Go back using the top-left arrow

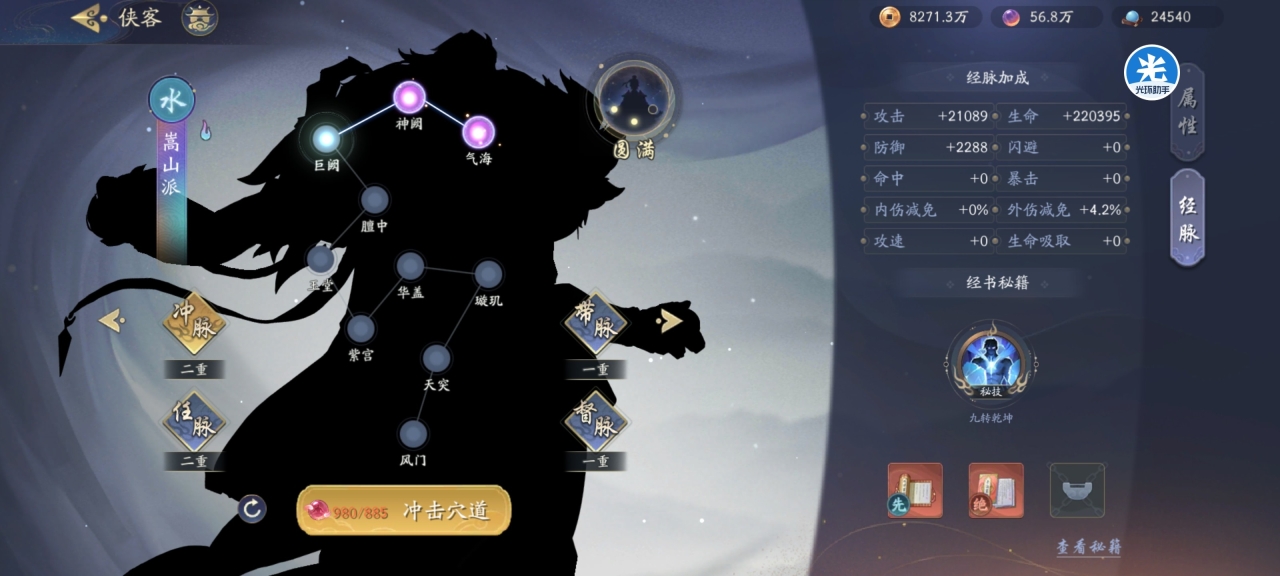[90, 18]
